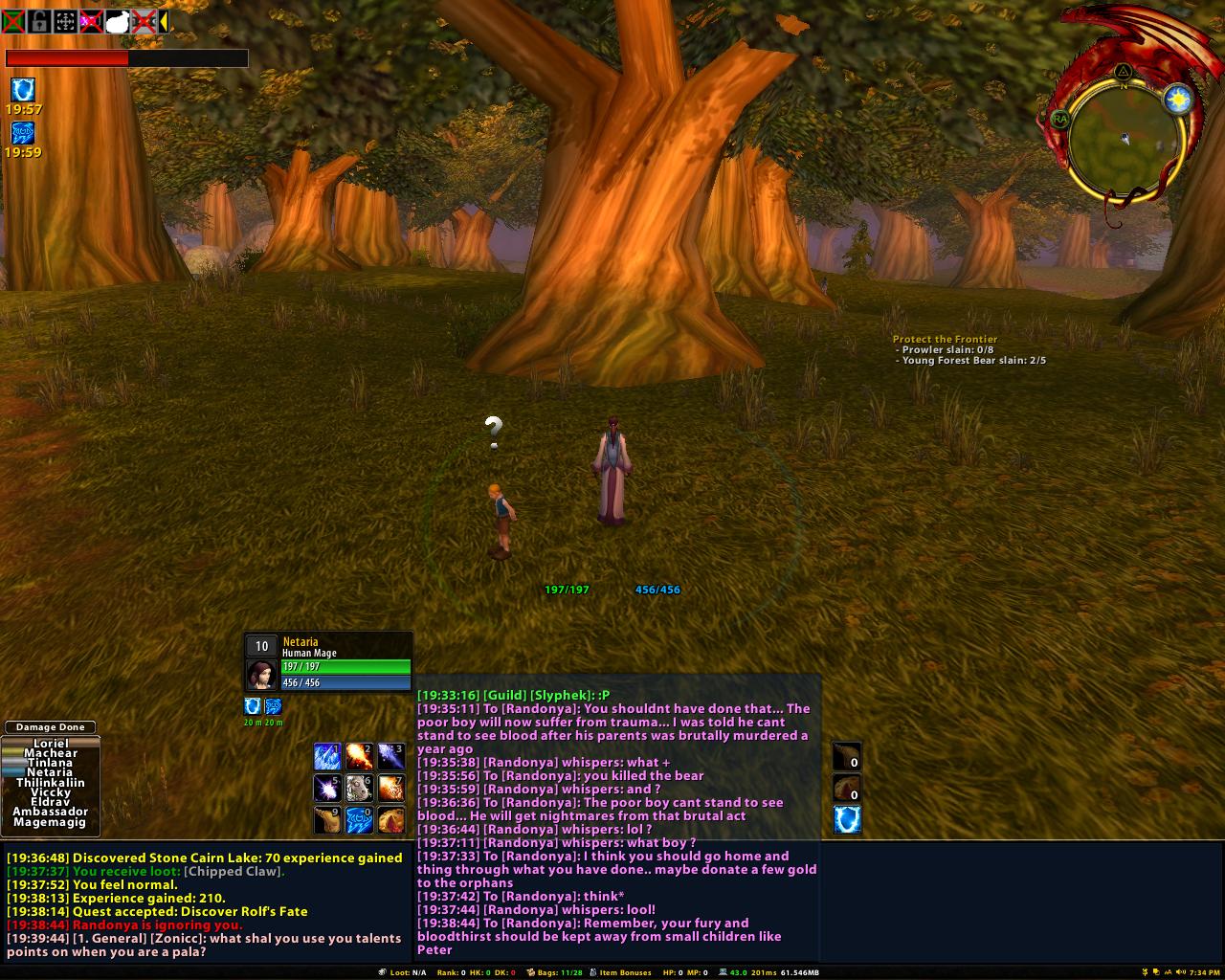This screenshot has width=1225, height=980.
Task: Select the Protect the Frontier quest tracker
Action: coord(945,339)
